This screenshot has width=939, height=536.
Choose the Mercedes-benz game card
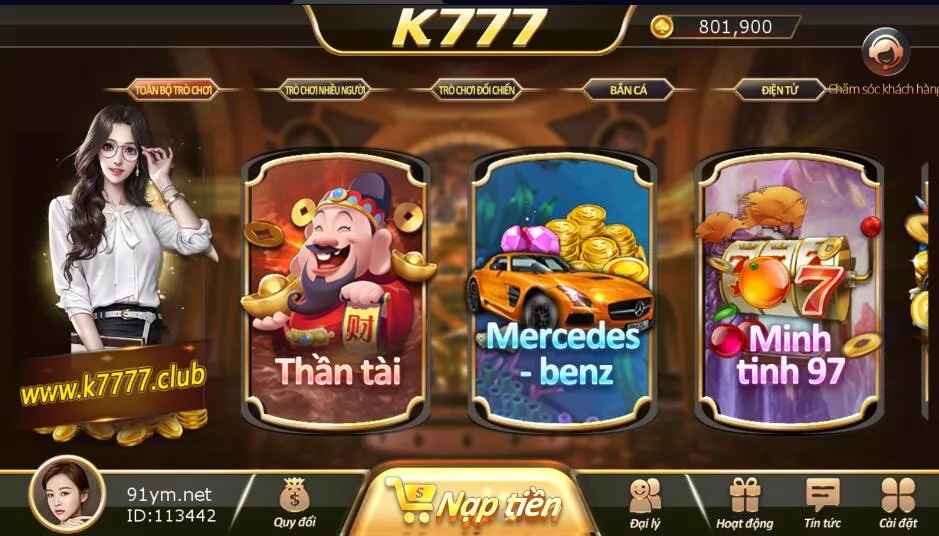click(562, 290)
